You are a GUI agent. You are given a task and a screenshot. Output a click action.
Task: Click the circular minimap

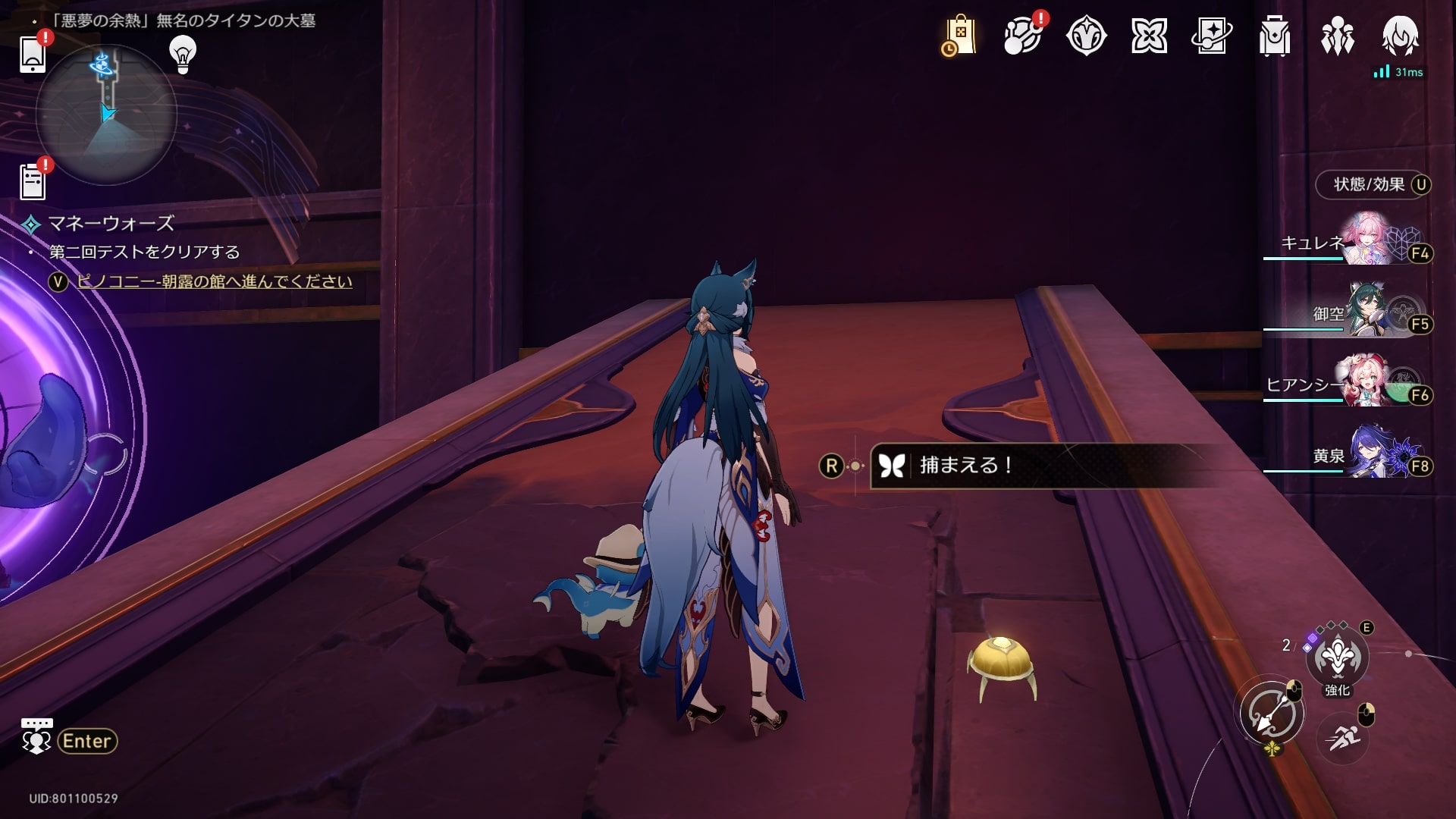106,114
